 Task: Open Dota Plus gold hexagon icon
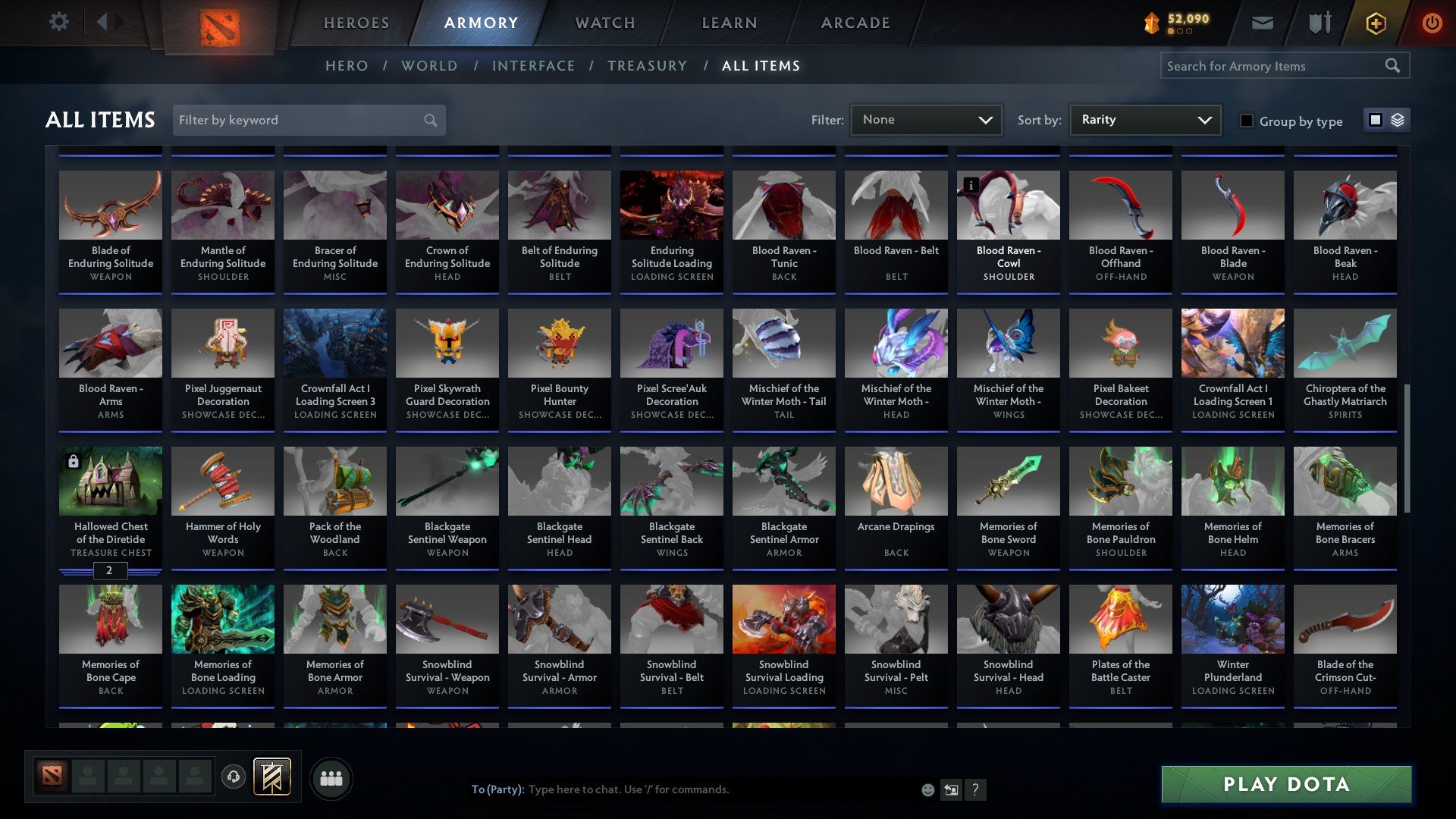click(1374, 23)
